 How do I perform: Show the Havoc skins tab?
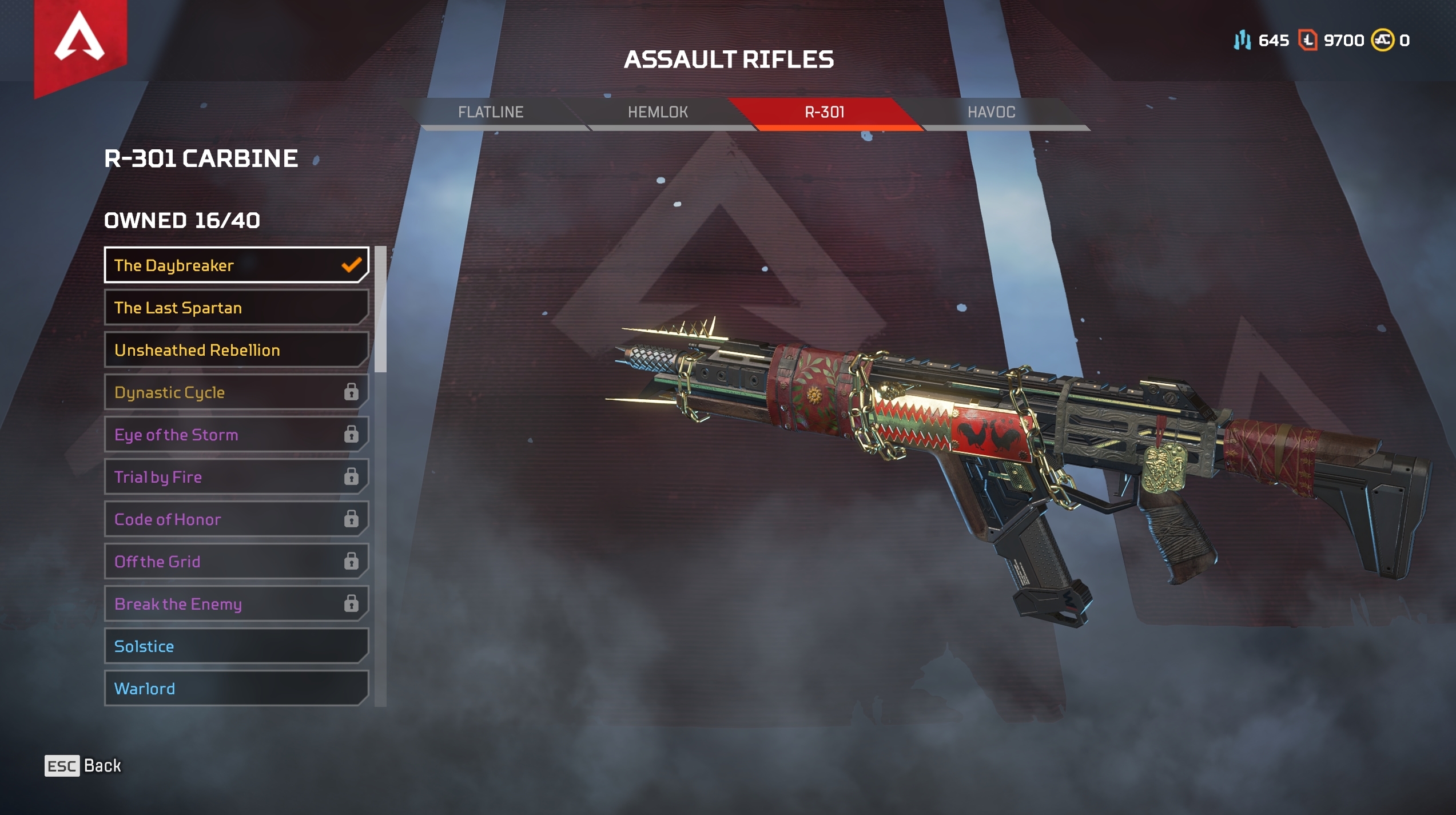(992, 112)
